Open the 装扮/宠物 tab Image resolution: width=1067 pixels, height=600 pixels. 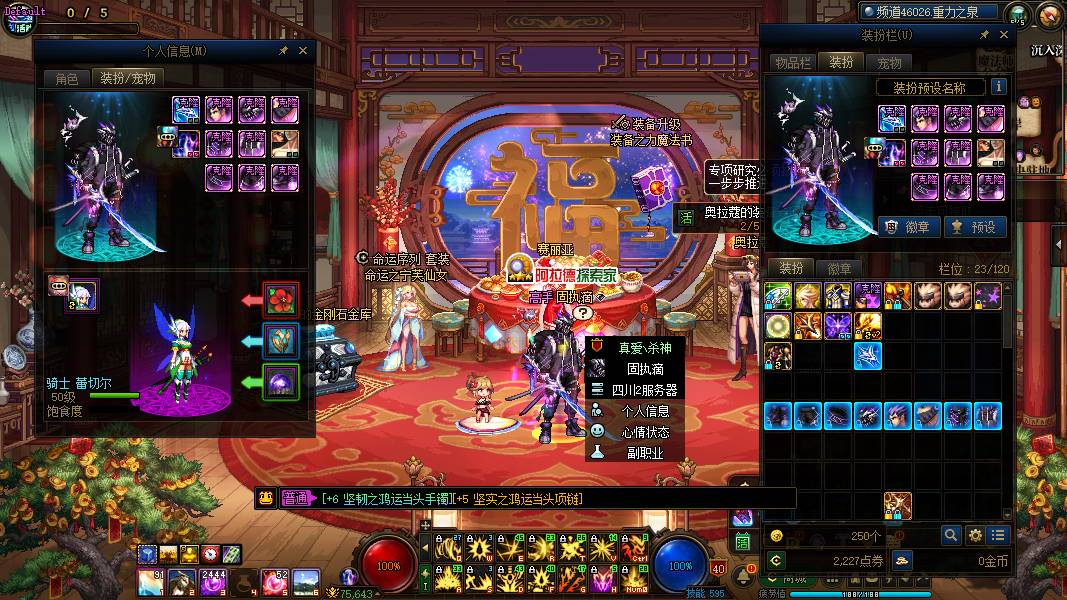127,78
